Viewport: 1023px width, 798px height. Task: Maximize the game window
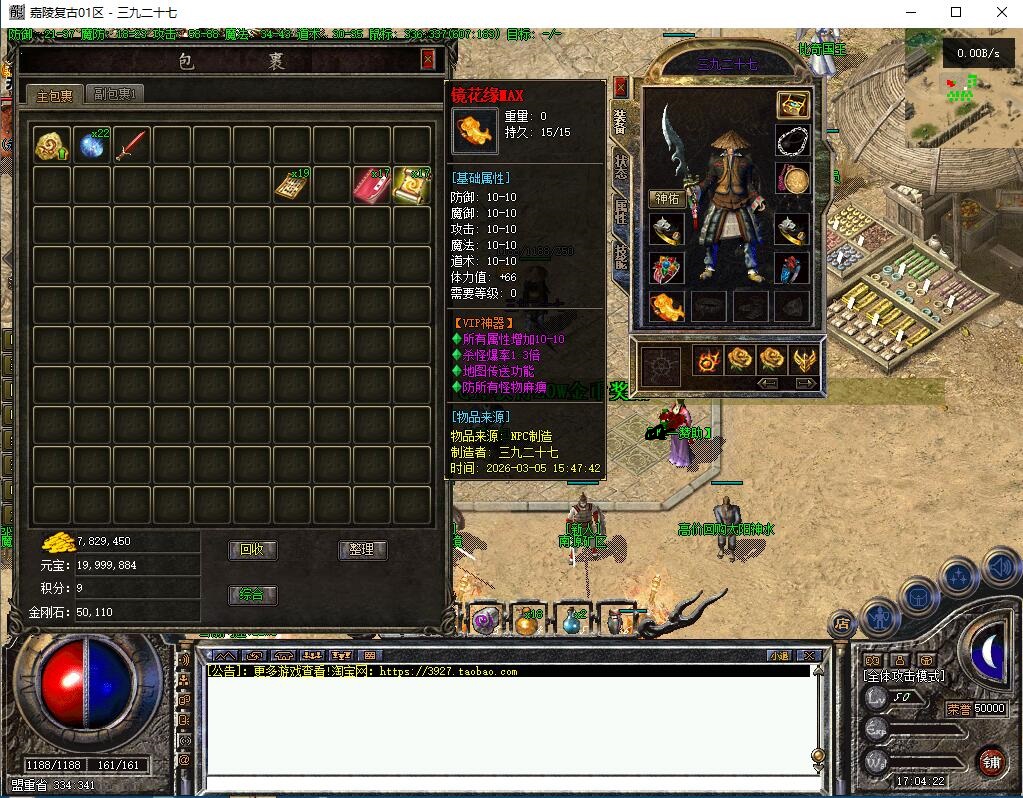(x=956, y=12)
